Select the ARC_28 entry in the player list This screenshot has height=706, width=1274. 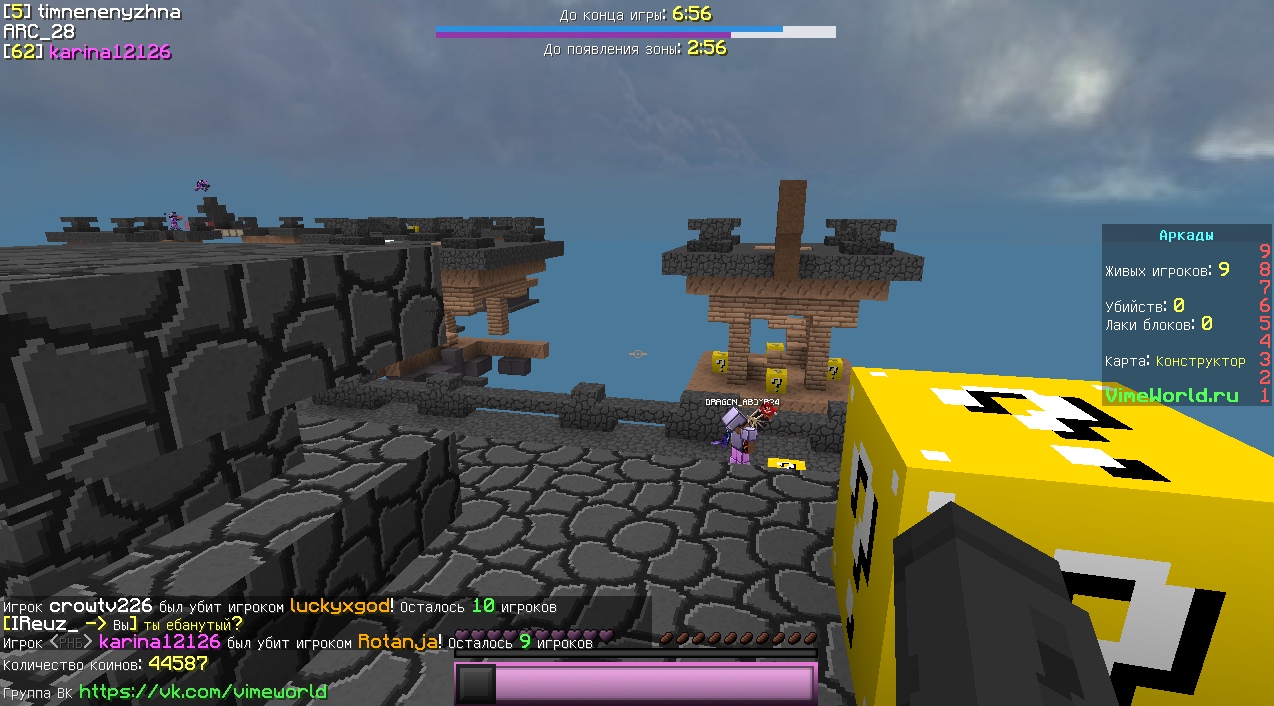click(39, 32)
